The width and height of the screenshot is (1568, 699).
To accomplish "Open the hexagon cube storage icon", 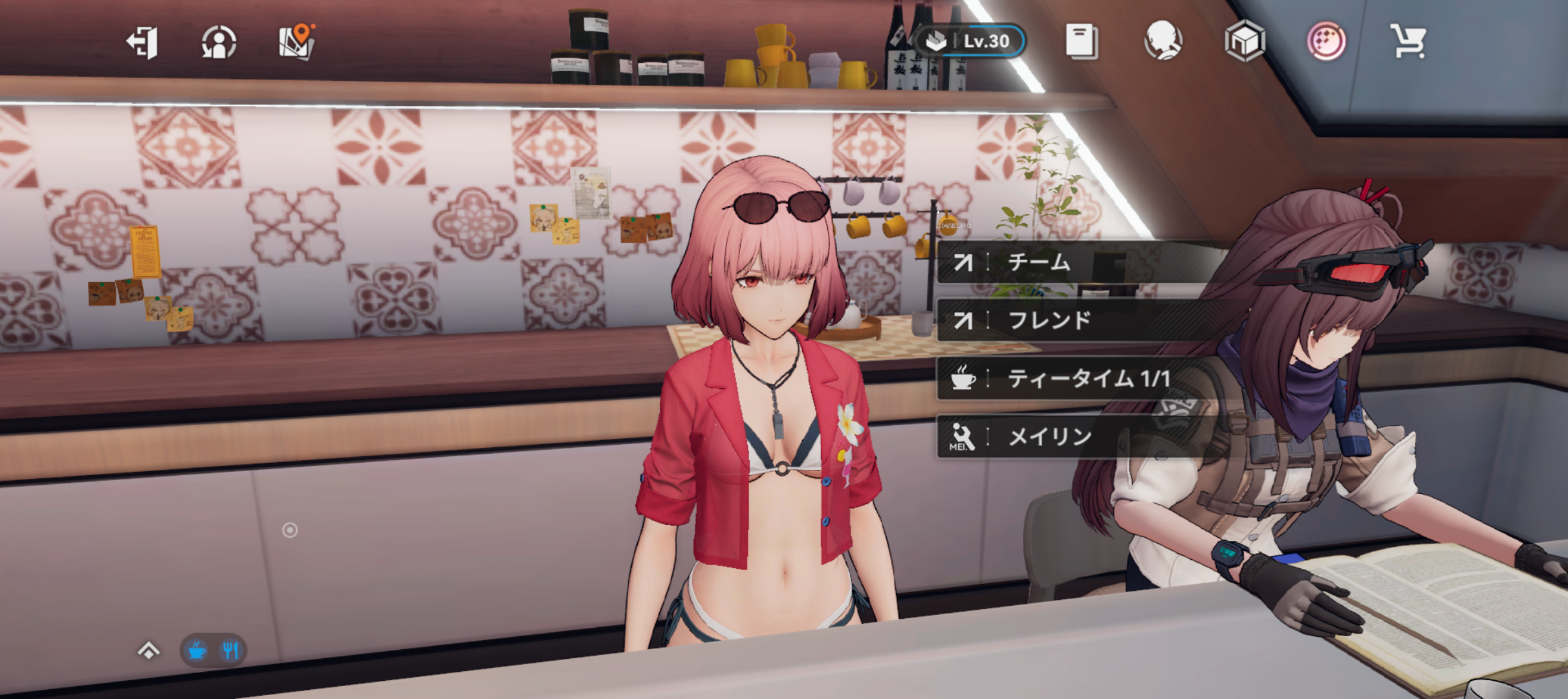I will (x=1245, y=41).
